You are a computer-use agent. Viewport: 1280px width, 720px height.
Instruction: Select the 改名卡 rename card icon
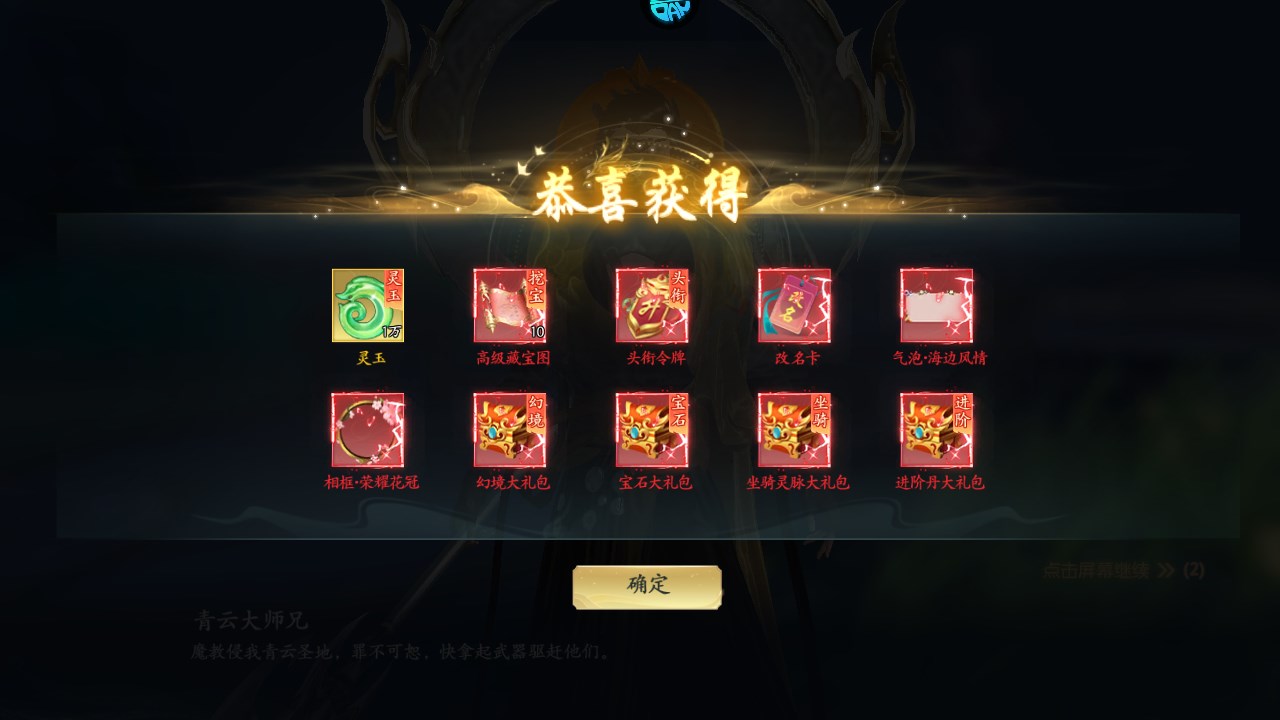[794, 305]
